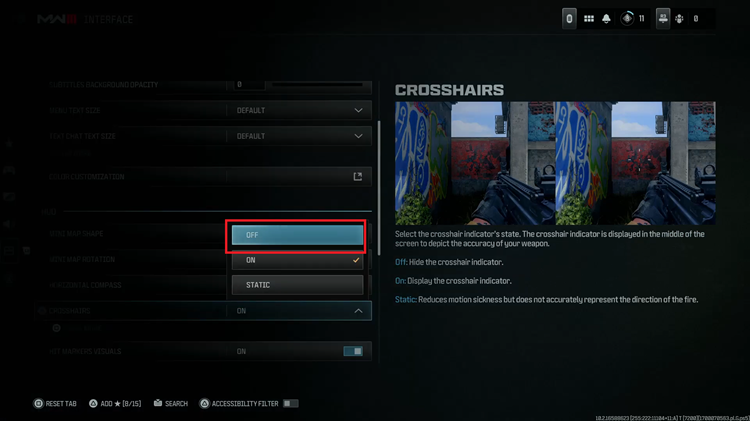The width and height of the screenshot is (750, 421).
Task: Select the Off option for crosshairs
Action: click(x=297, y=234)
